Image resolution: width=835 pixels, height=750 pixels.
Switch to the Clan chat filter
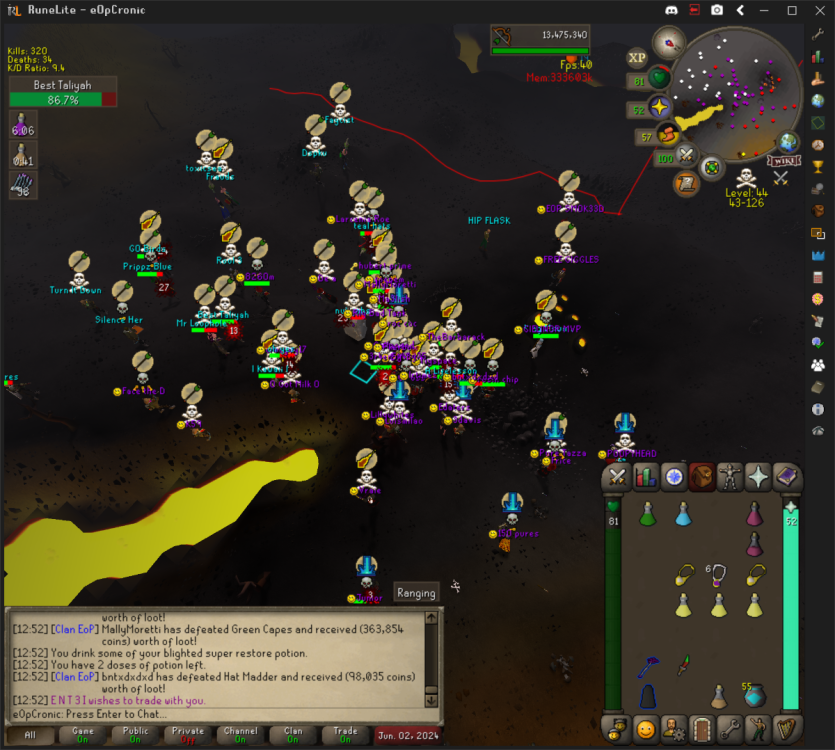click(x=293, y=735)
